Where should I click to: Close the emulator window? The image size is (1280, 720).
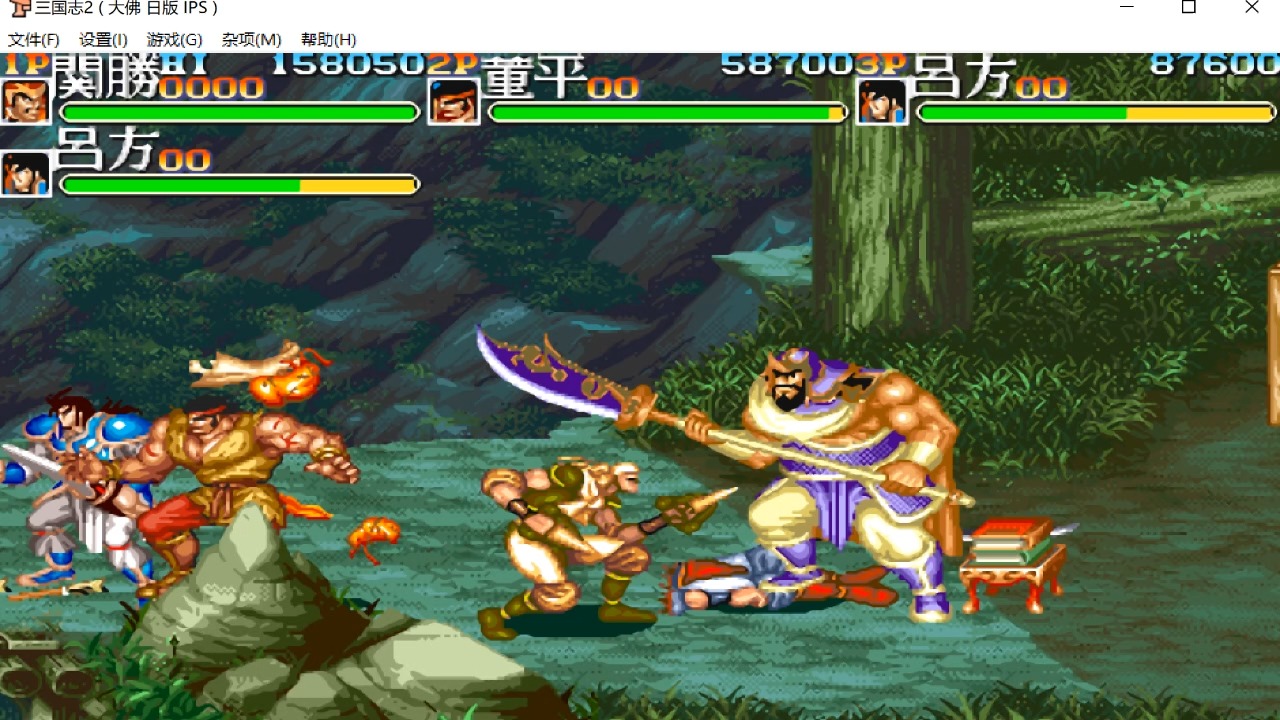pyautogui.click(x=1251, y=8)
